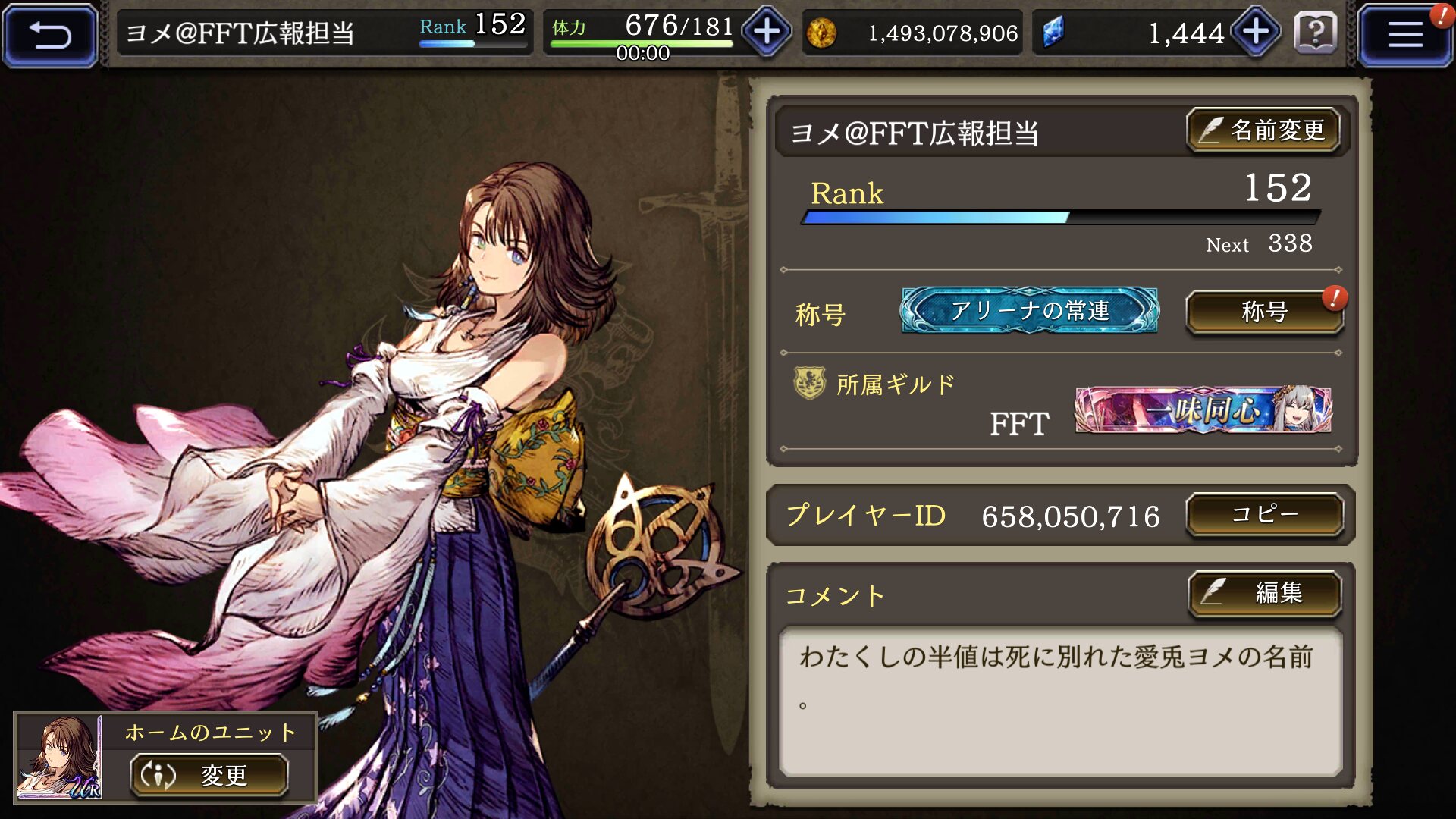Go back using the return arrow button
Viewport: 1456px width, 819px height.
50,35
